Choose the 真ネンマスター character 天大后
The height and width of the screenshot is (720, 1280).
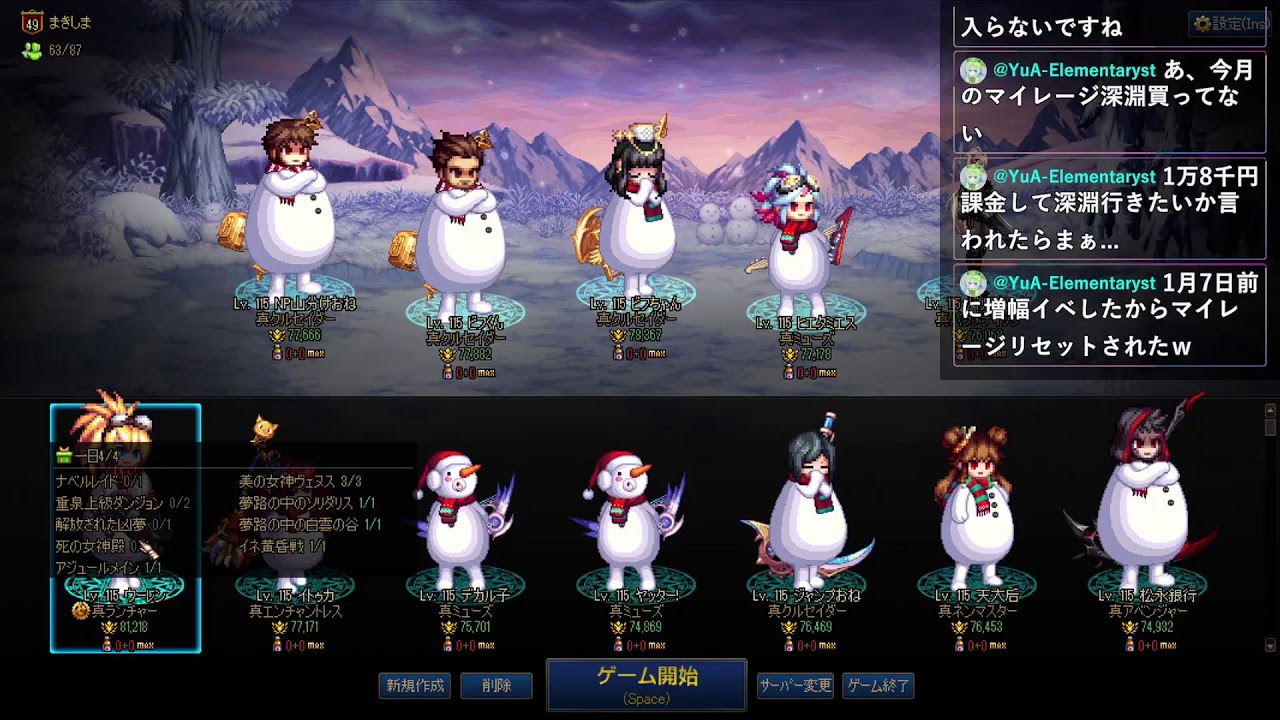tap(977, 530)
